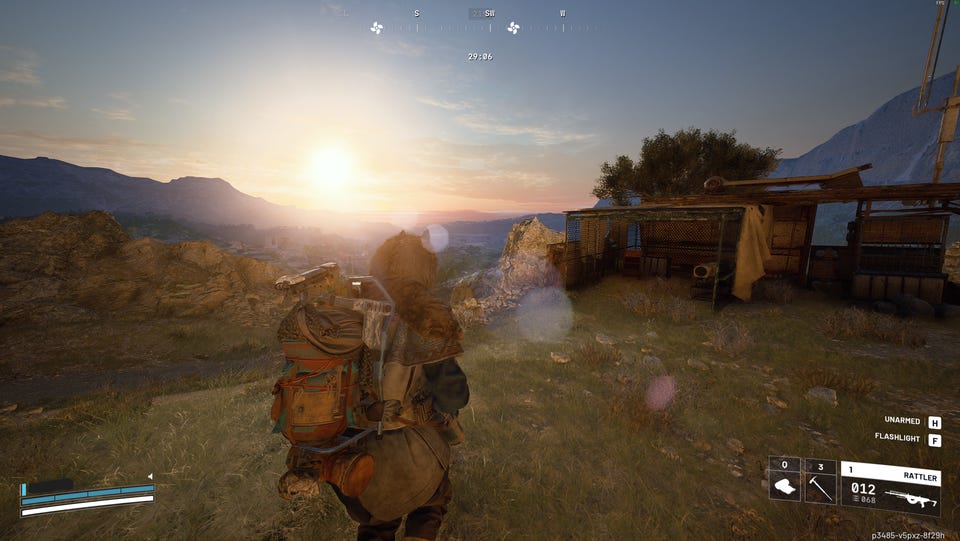The image size is (960, 541).
Task: Select the bandage item slot
Action: pos(784,487)
